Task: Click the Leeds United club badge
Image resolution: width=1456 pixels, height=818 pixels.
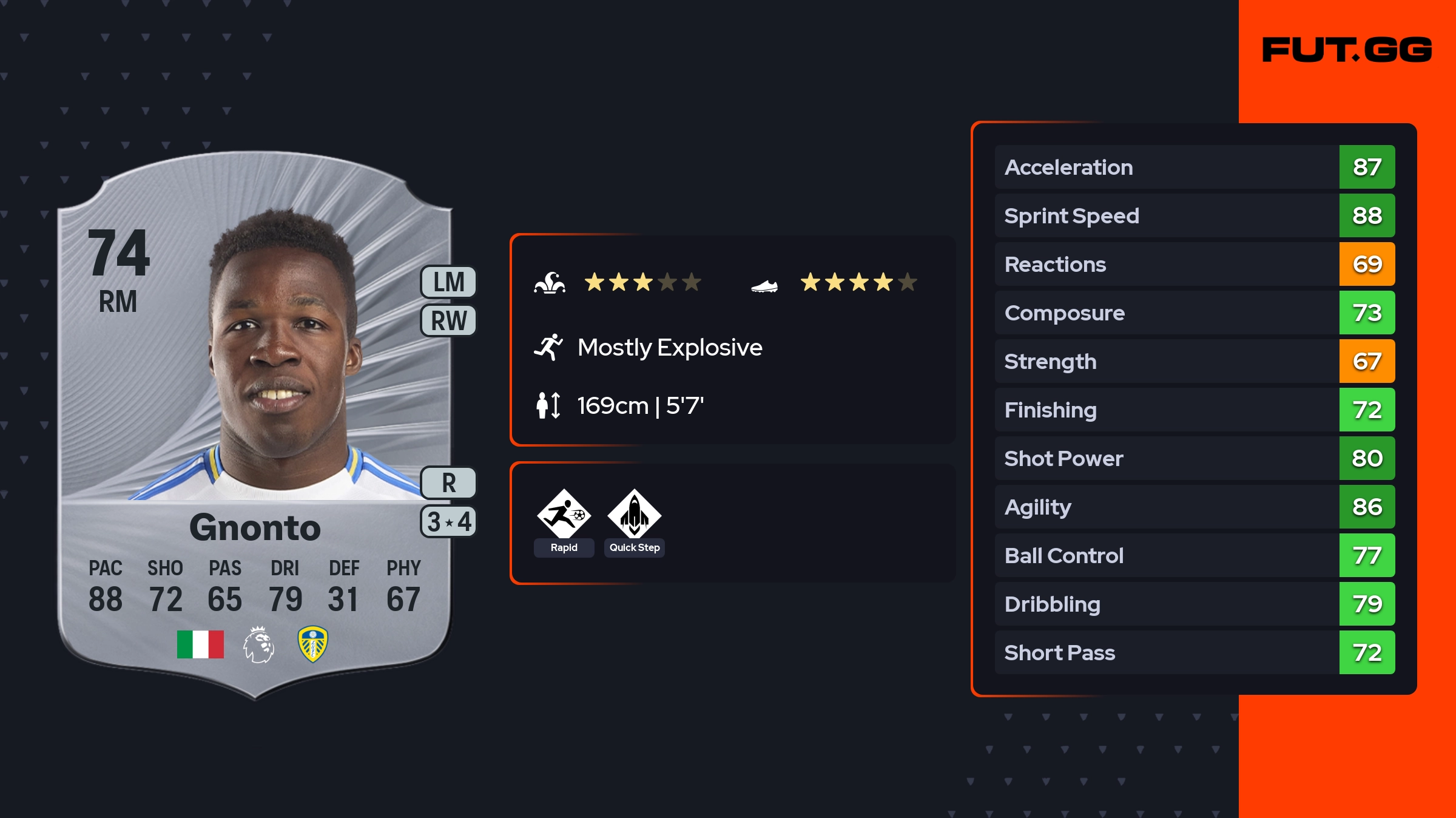Action: point(312,644)
